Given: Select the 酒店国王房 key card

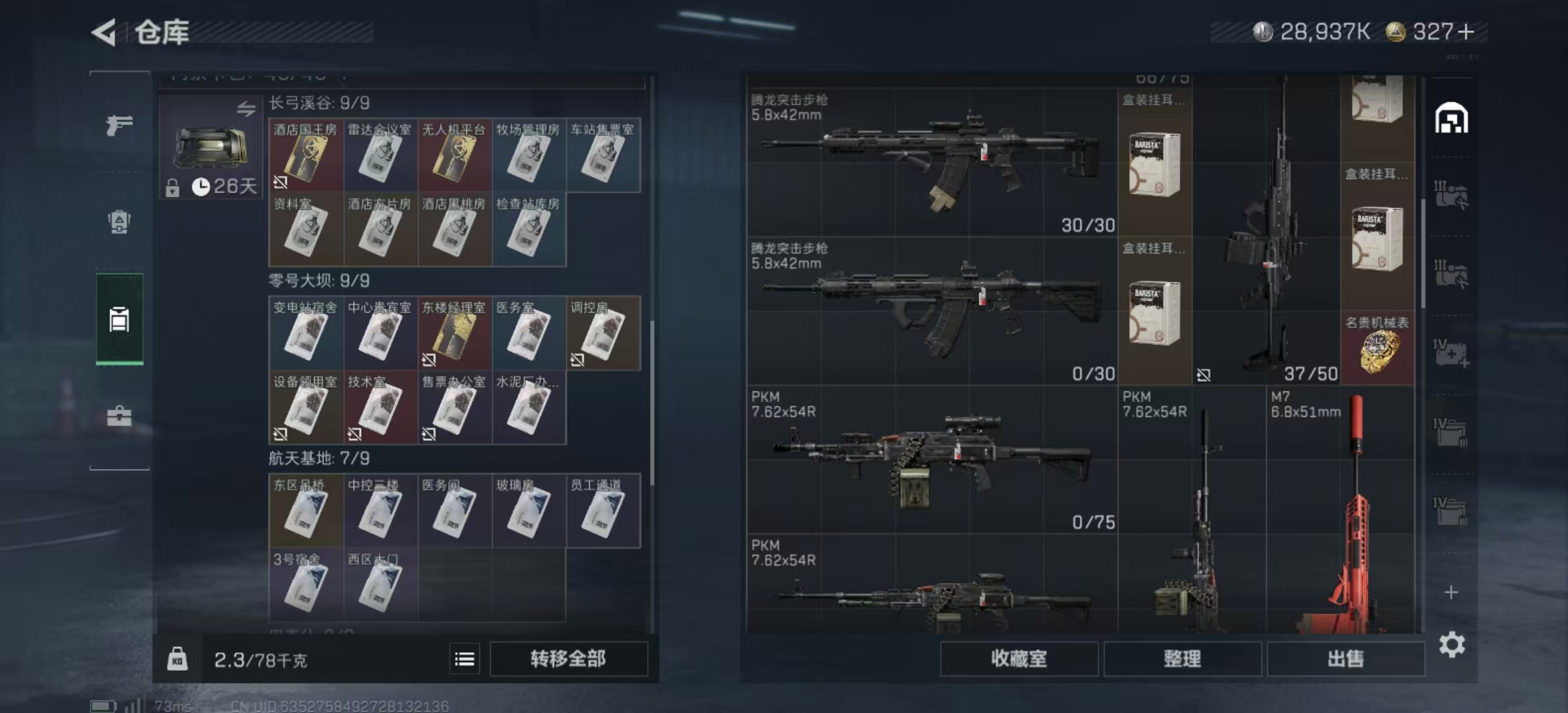Looking at the screenshot, I should tap(306, 156).
